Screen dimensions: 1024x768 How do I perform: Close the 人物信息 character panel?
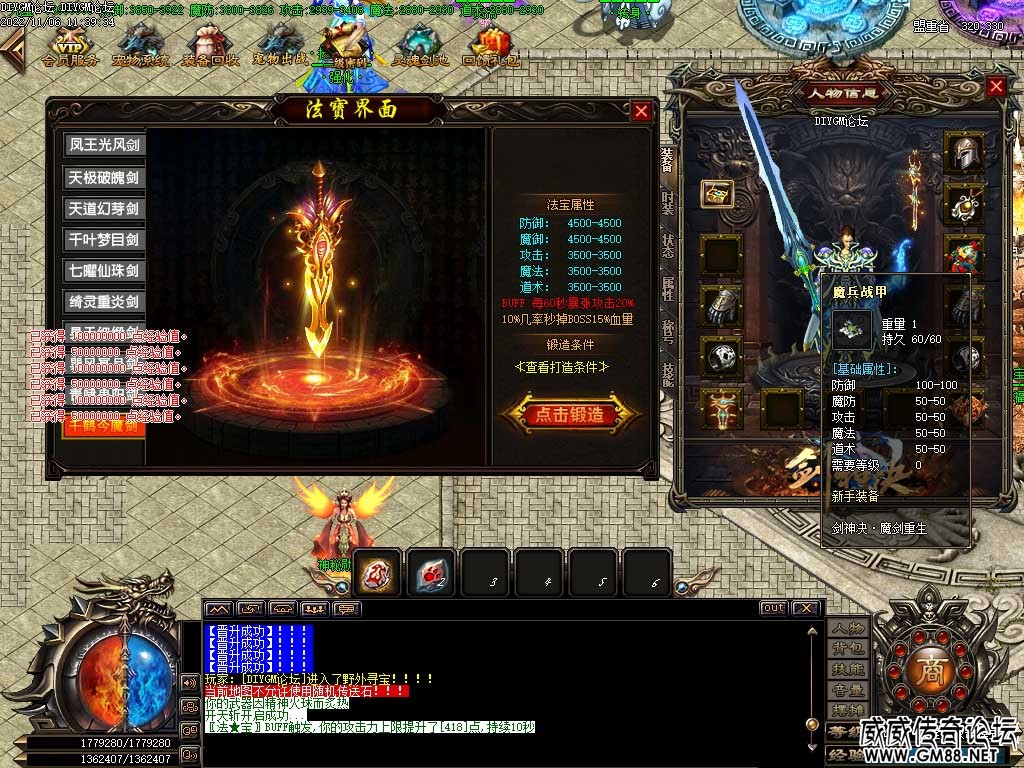click(x=996, y=87)
